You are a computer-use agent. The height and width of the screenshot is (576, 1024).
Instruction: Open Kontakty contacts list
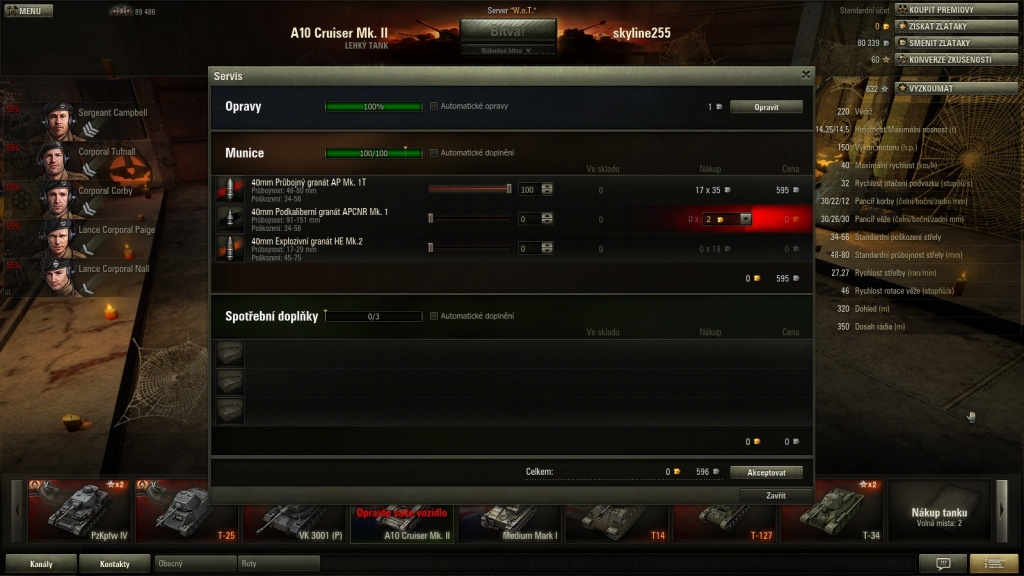(115, 564)
